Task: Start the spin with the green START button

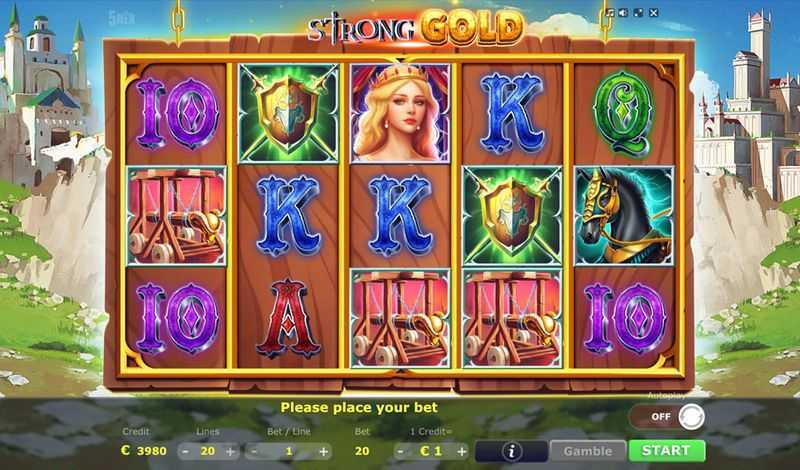Action: tap(667, 451)
